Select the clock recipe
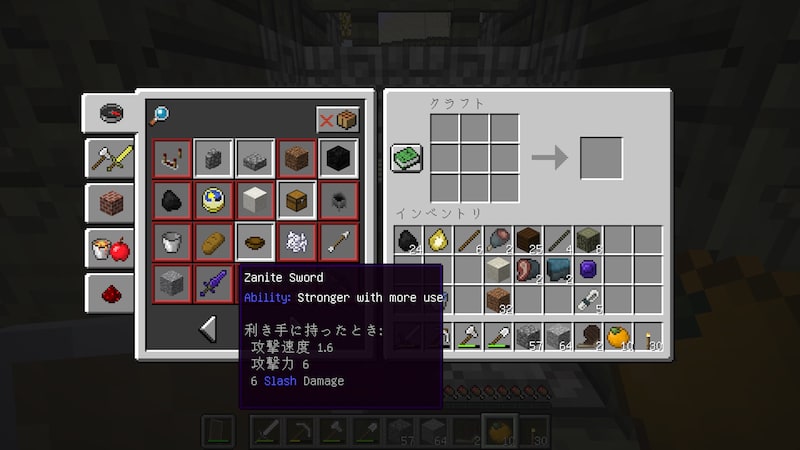 [214, 200]
